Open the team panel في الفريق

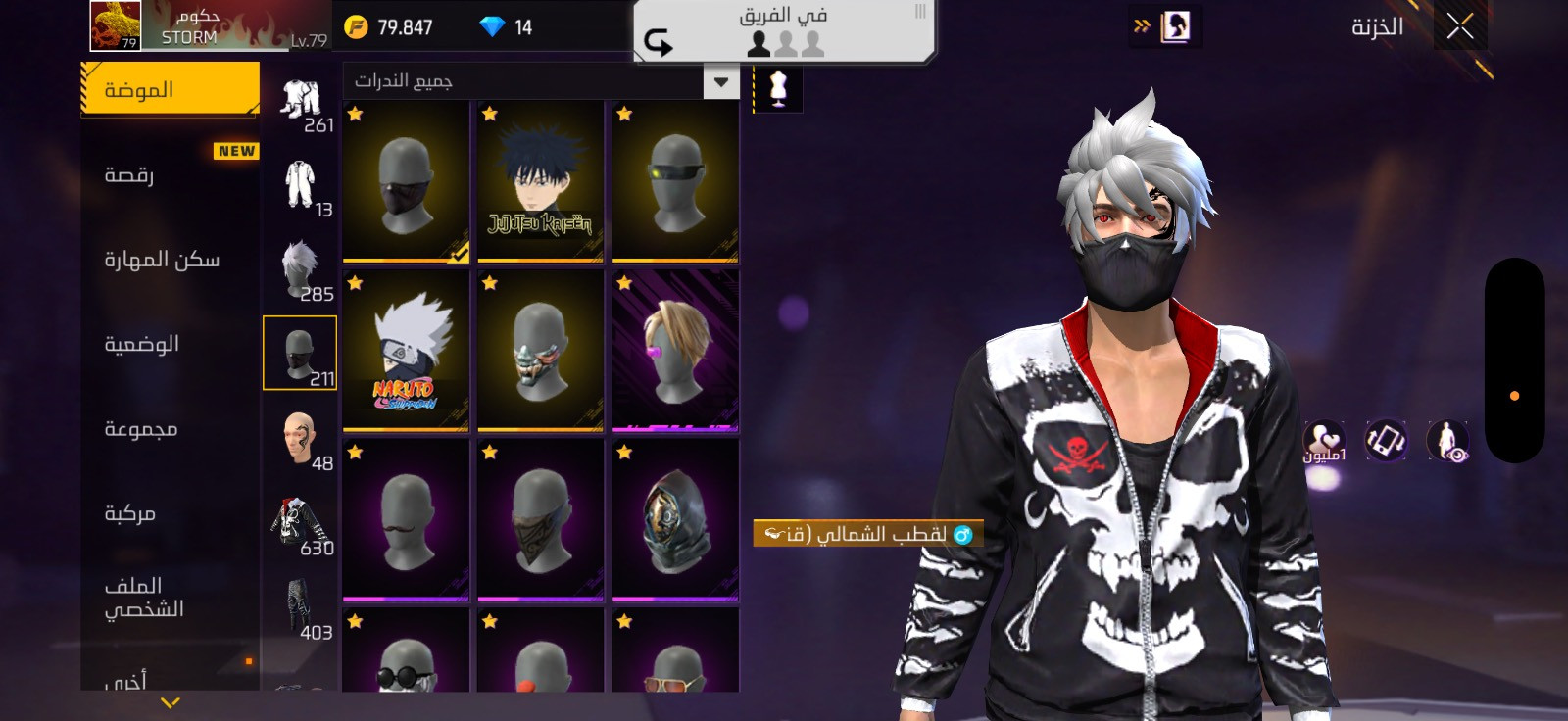click(783, 31)
